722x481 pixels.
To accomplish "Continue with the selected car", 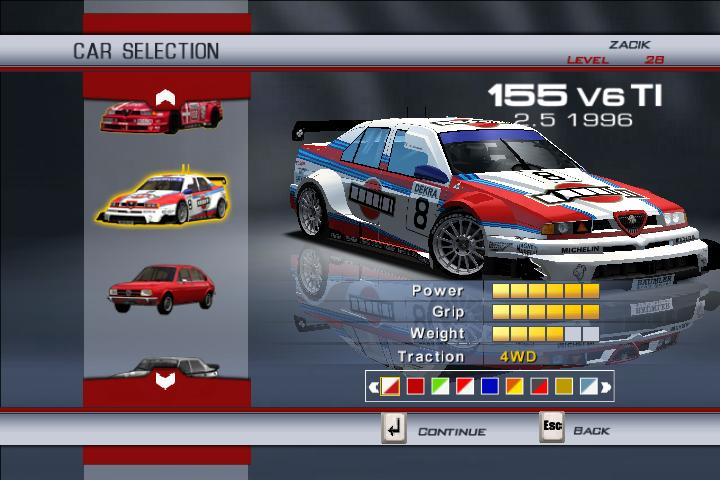I will pyautogui.click(x=395, y=429).
